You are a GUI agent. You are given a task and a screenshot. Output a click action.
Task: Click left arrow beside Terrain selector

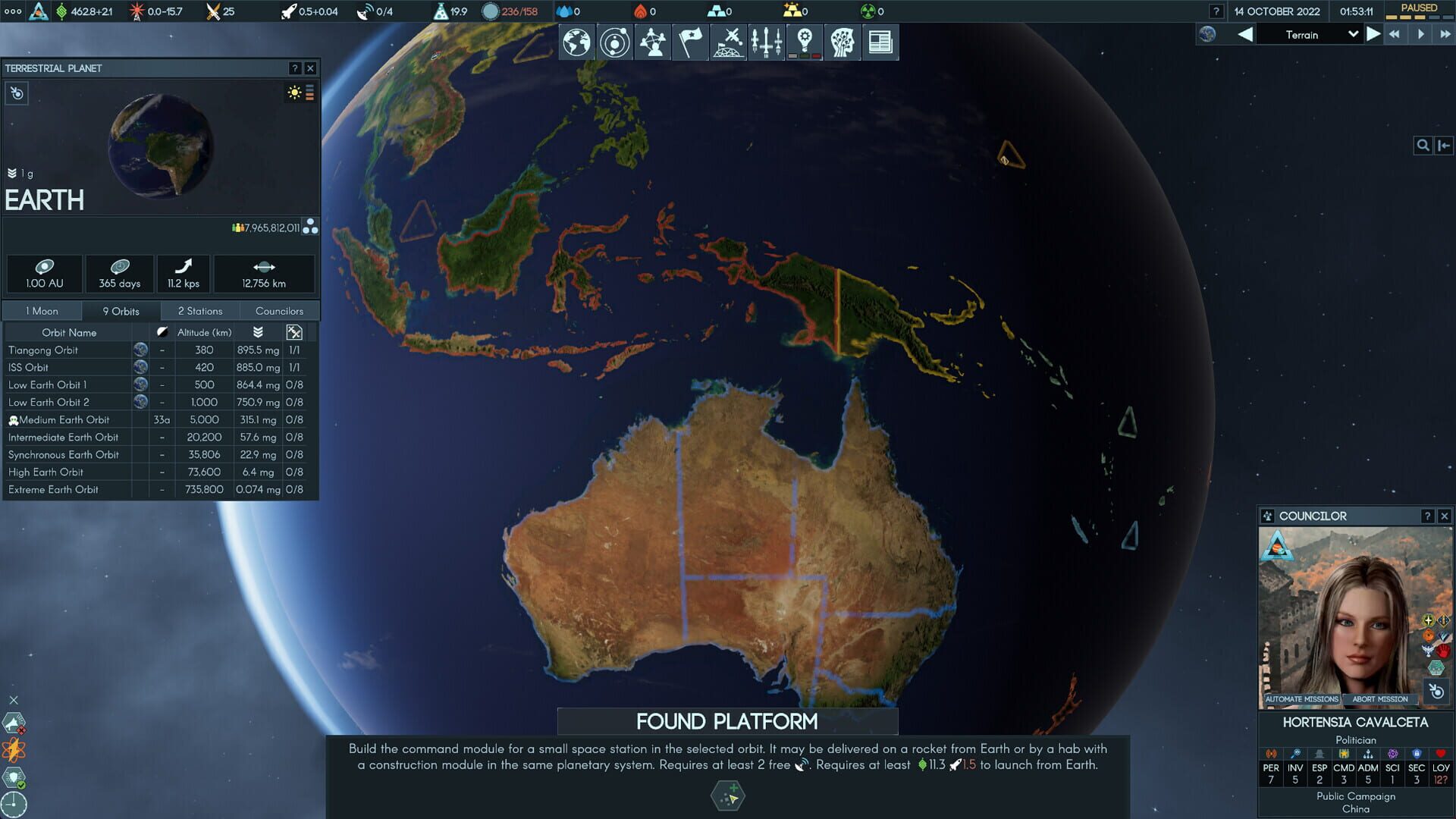tap(1244, 34)
